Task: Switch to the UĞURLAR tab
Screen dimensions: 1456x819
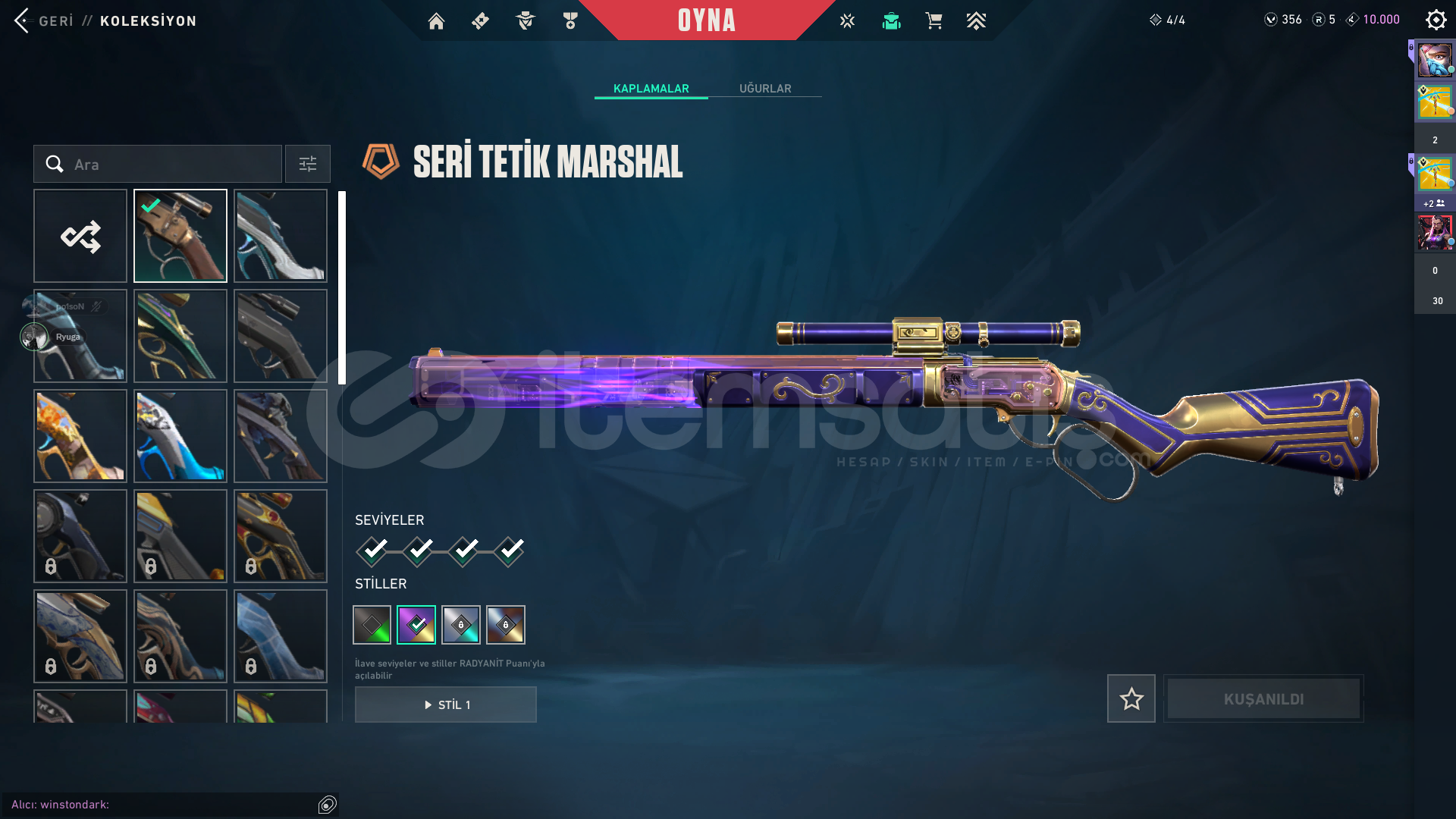Action: coord(764,89)
